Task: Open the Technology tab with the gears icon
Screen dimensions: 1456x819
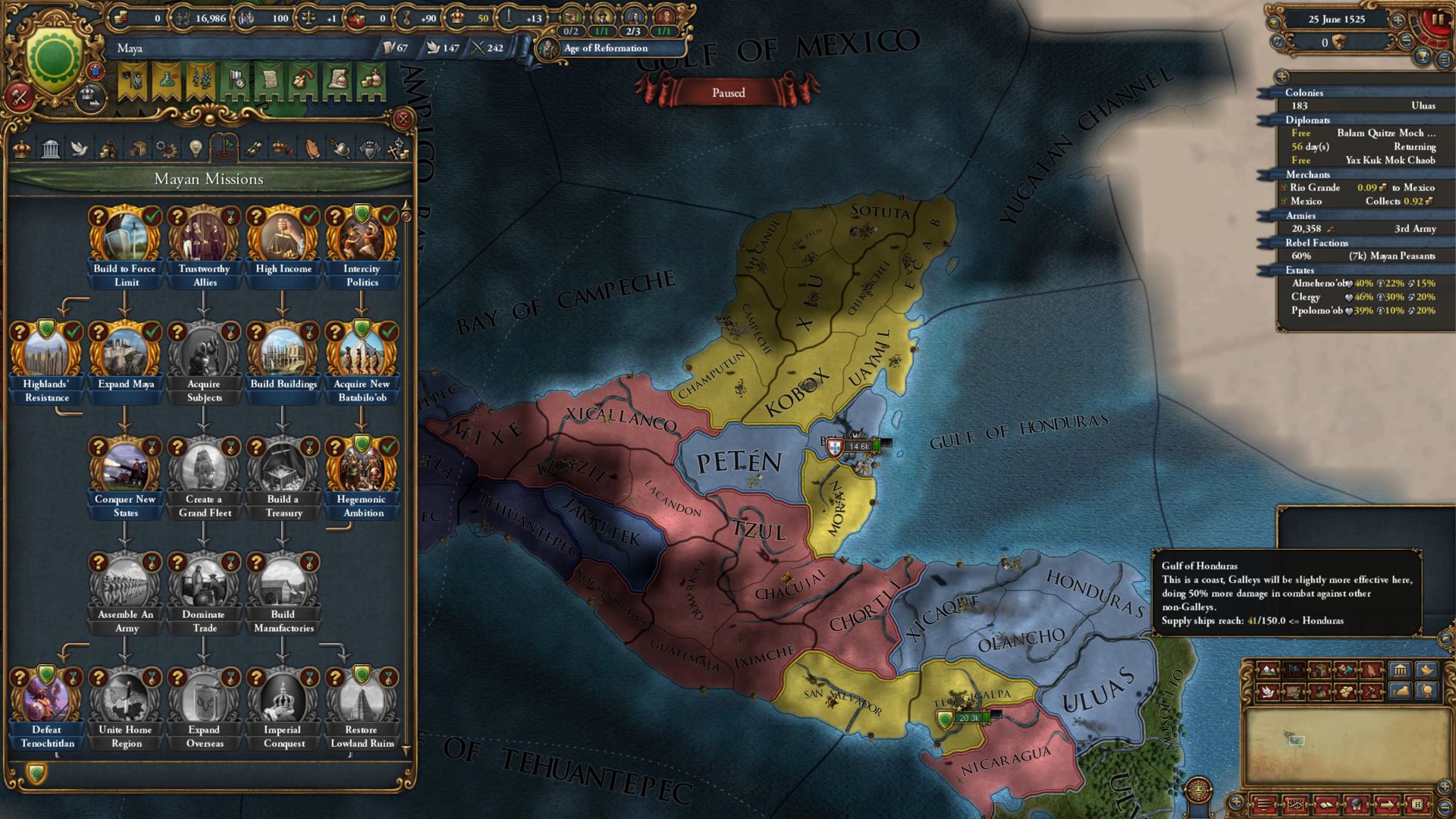Action: pyautogui.click(x=165, y=149)
